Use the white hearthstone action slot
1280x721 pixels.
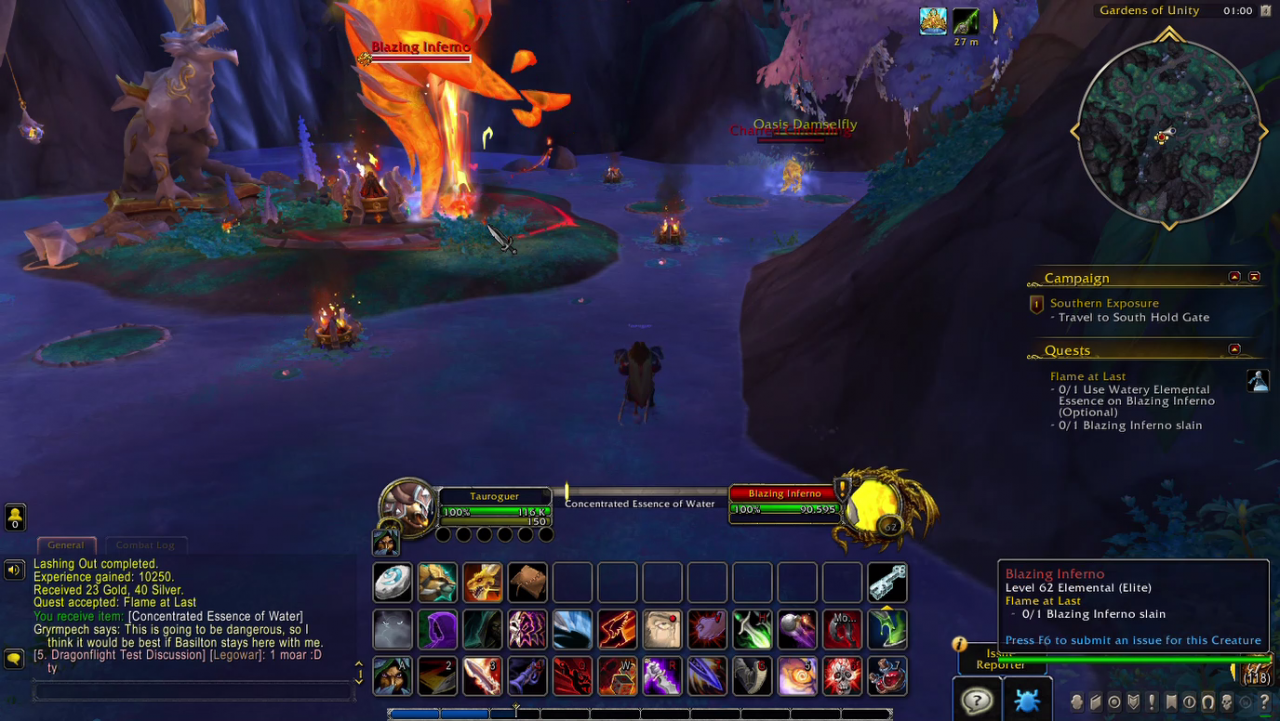click(x=393, y=583)
